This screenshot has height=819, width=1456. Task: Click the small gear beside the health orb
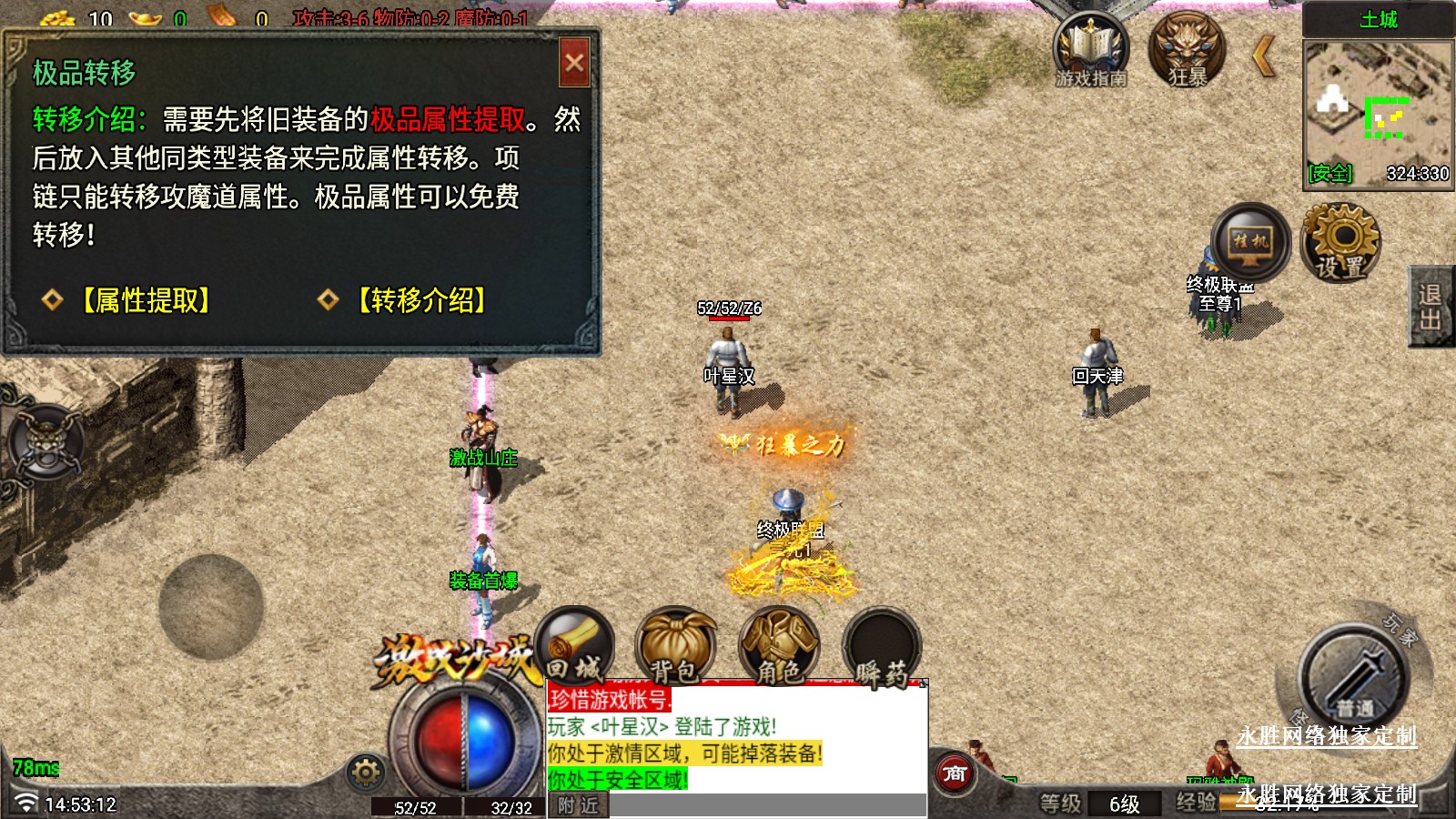coord(366,773)
